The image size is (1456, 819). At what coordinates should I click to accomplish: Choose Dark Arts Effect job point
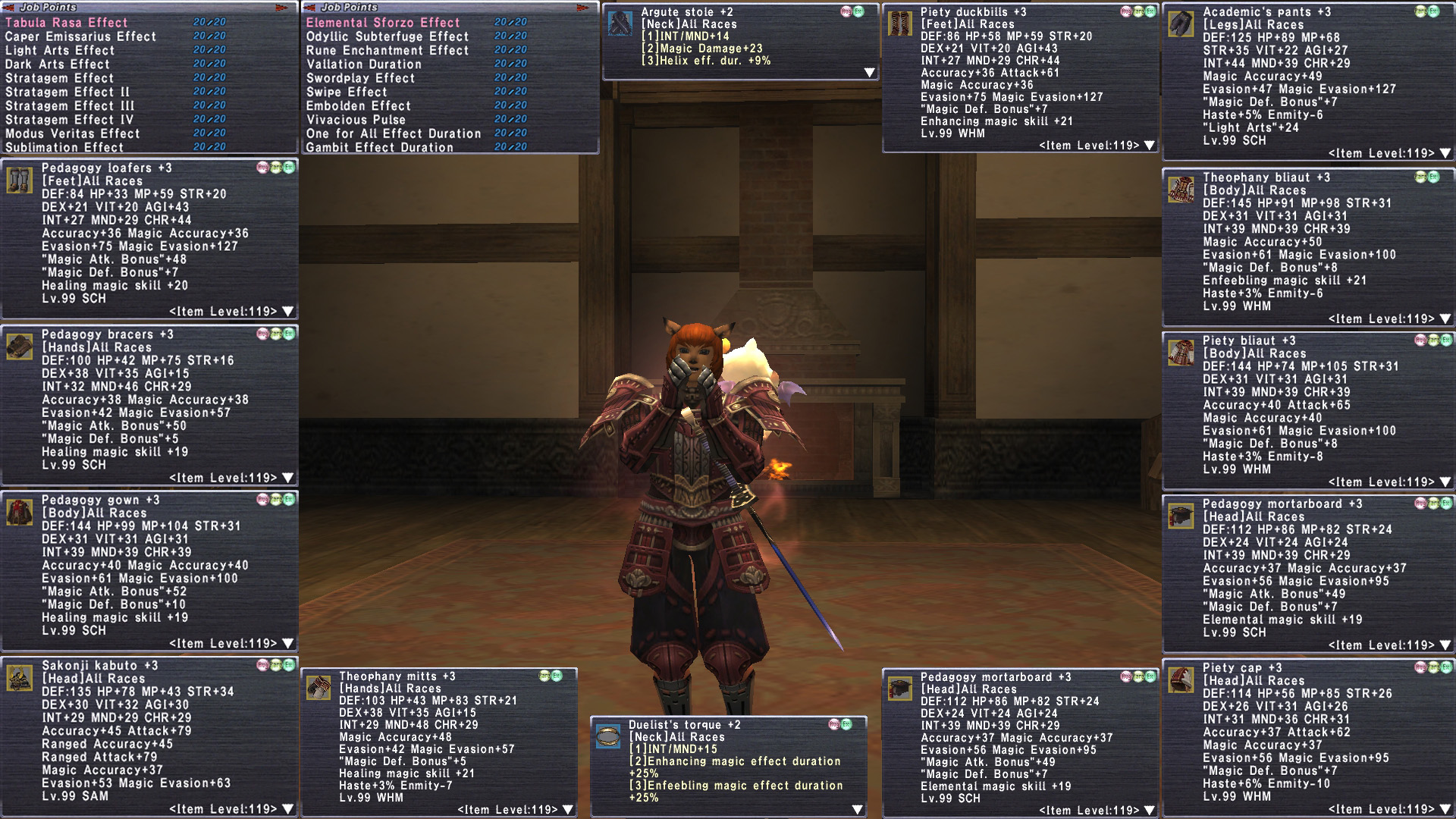pyautogui.click(x=58, y=64)
